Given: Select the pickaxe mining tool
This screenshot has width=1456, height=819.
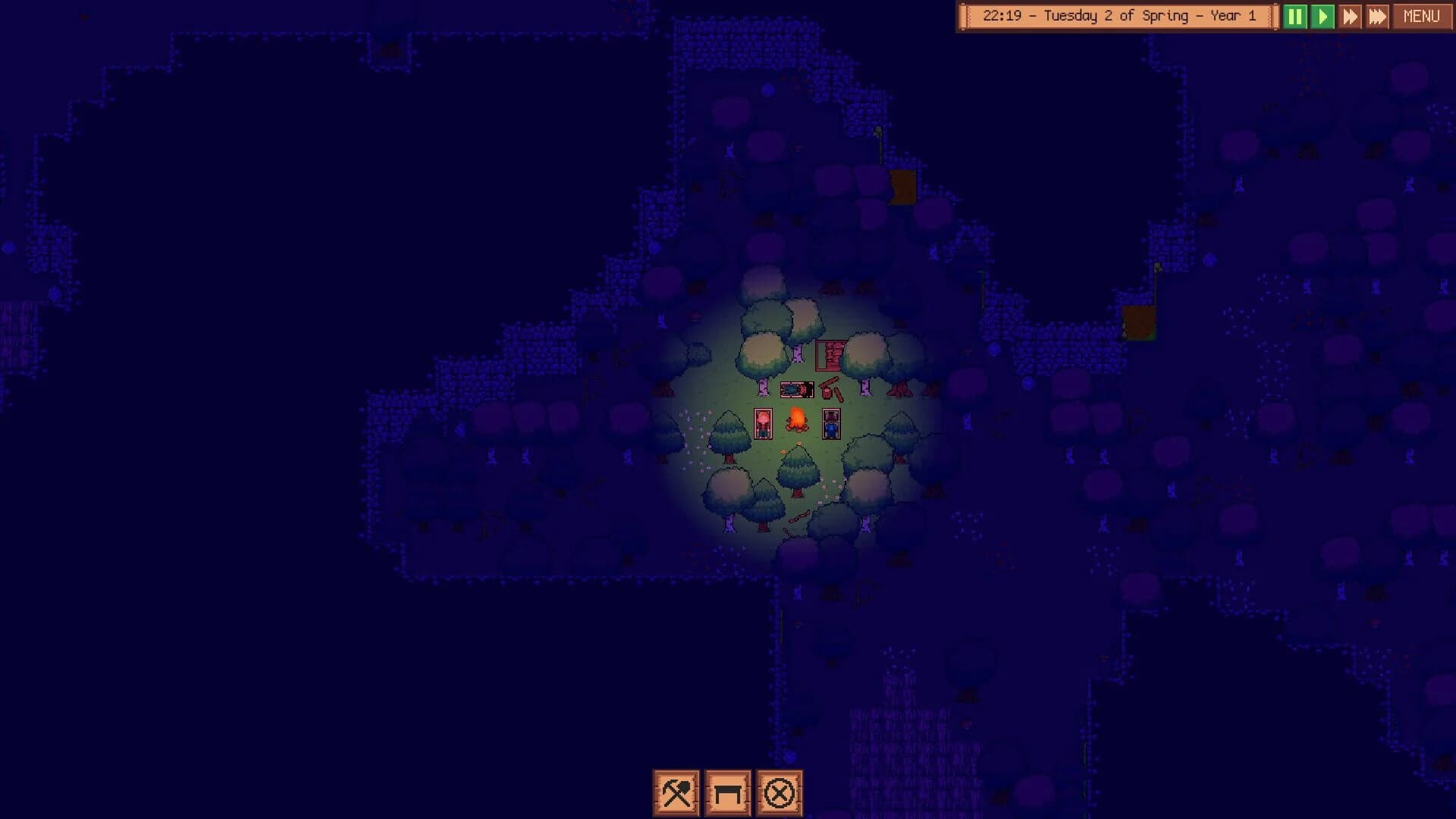Looking at the screenshot, I should pos(677,789).
